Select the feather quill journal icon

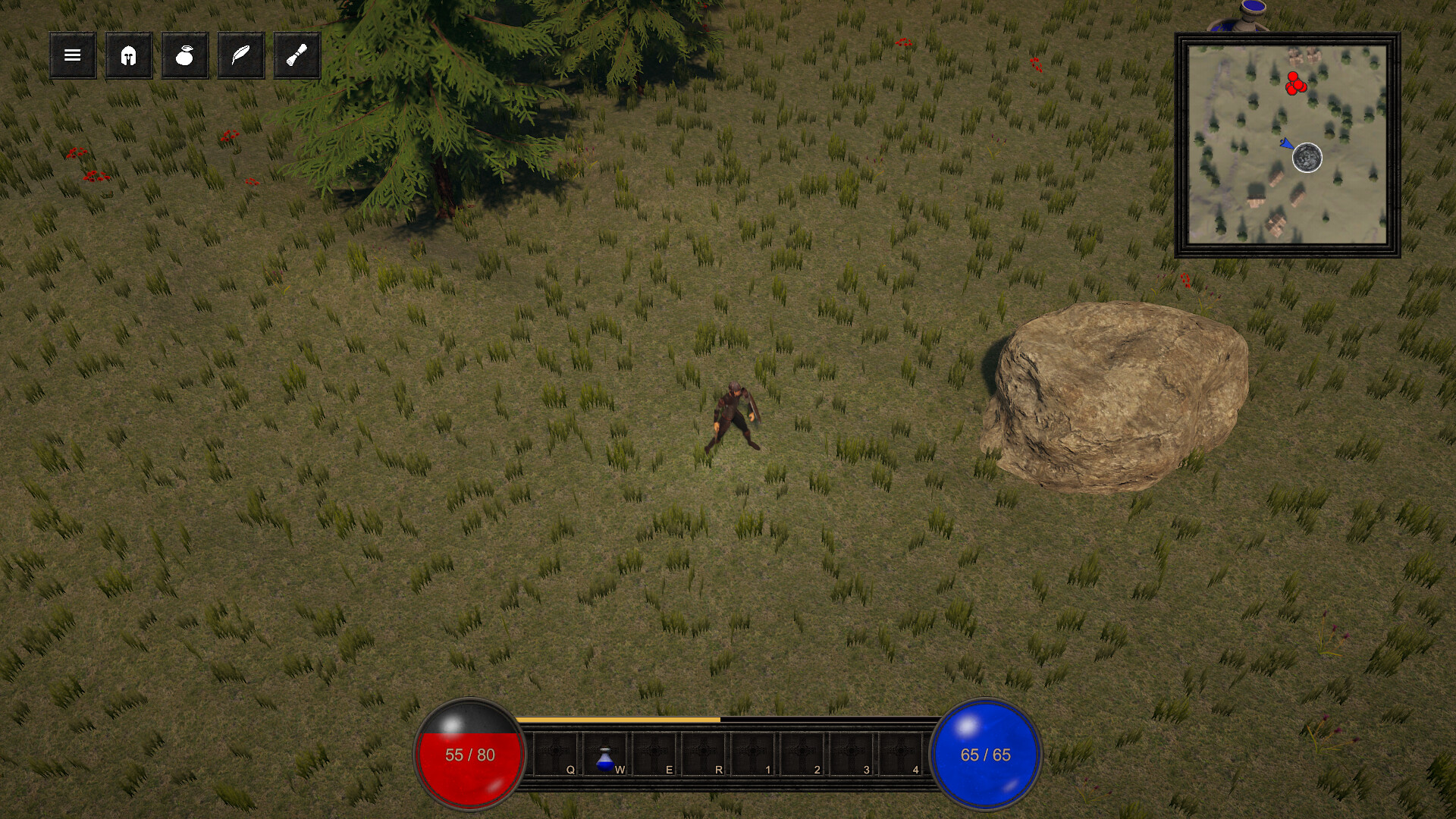pyautogui.click(x=240, y=55)
